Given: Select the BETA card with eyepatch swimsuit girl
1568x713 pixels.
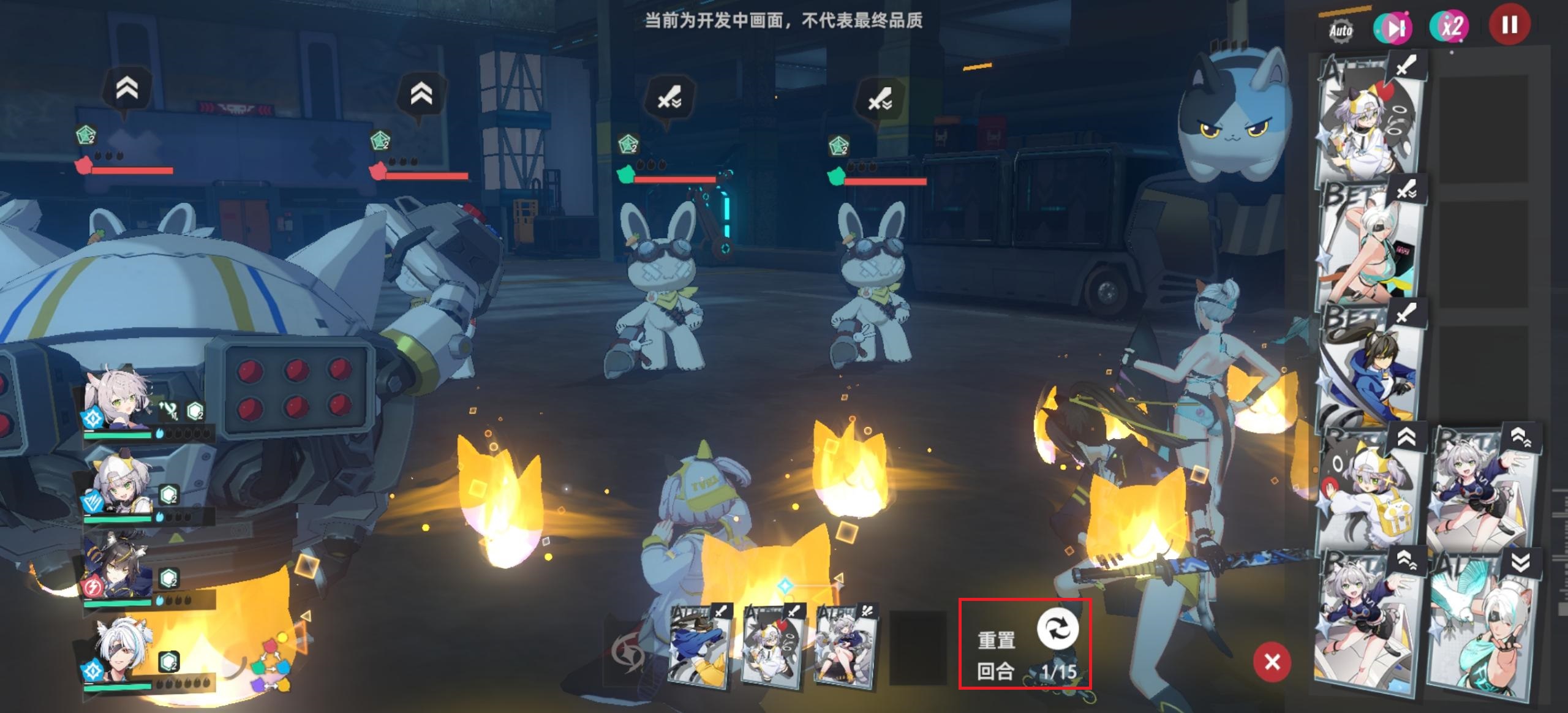Looking at the screenshot, I should [x=1370, y=242].
